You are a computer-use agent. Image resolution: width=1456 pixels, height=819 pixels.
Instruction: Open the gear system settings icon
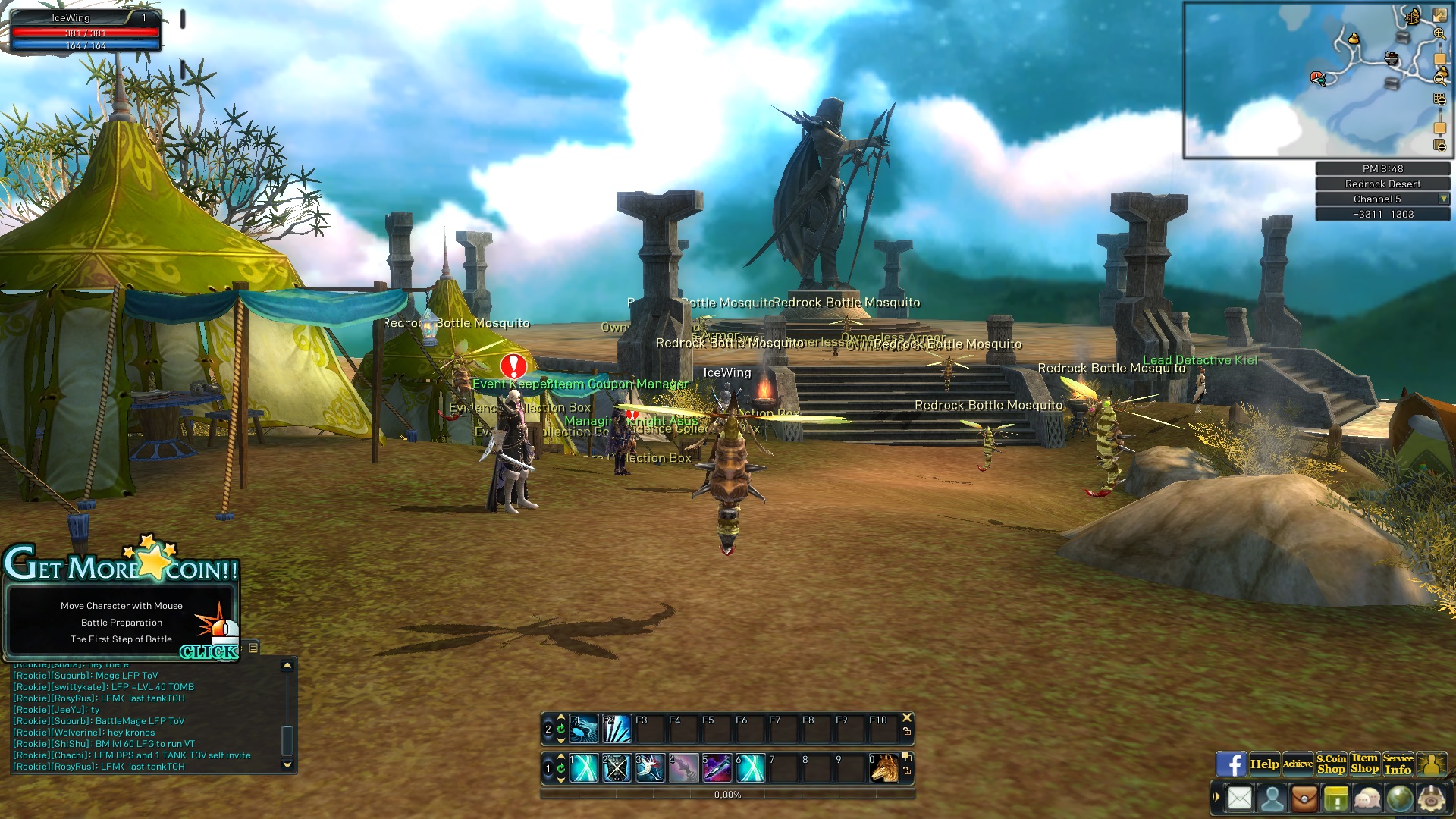[x=1432, y=799]
